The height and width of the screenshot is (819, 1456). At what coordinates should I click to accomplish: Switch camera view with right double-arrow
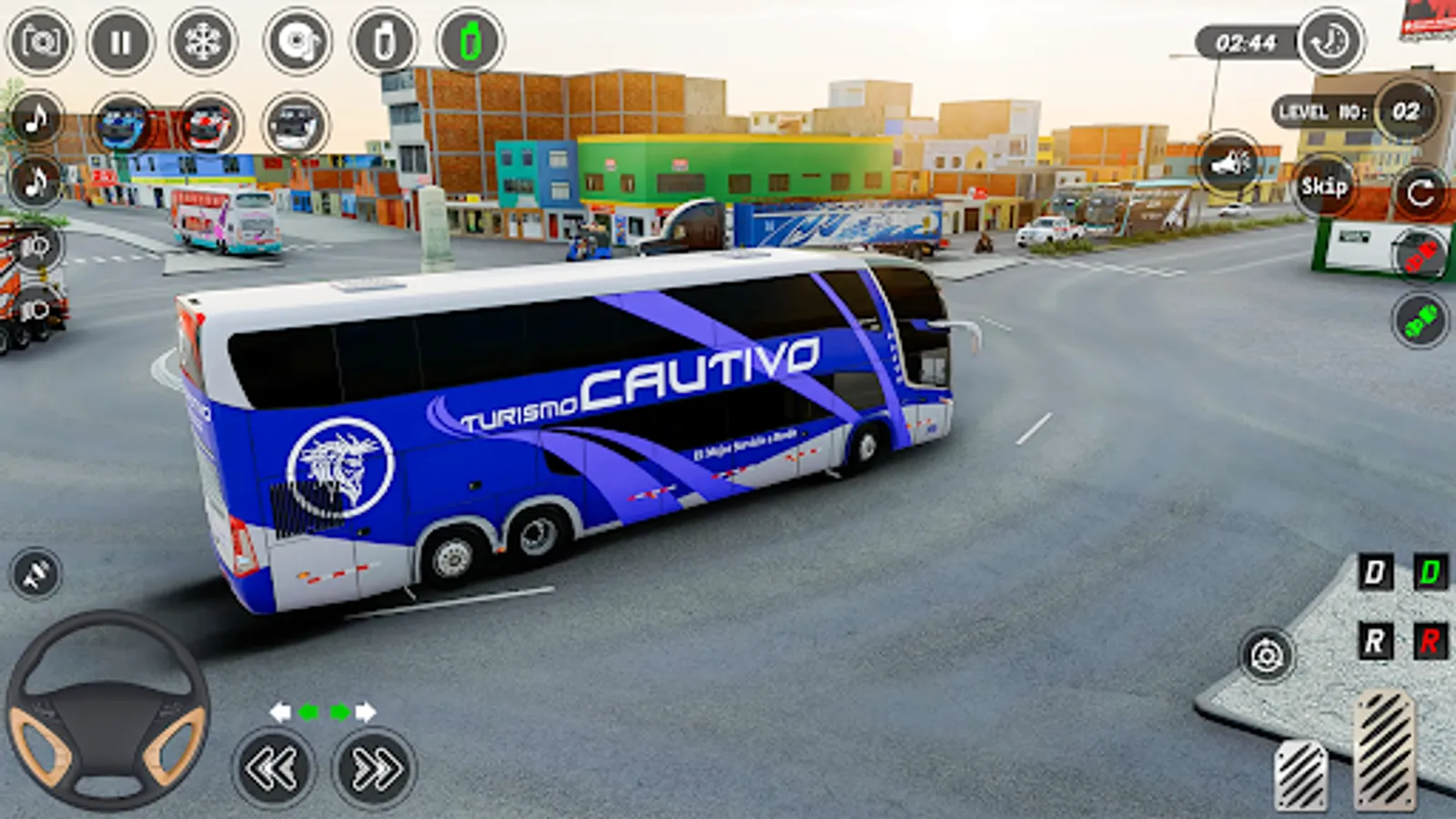pos(363,765)
